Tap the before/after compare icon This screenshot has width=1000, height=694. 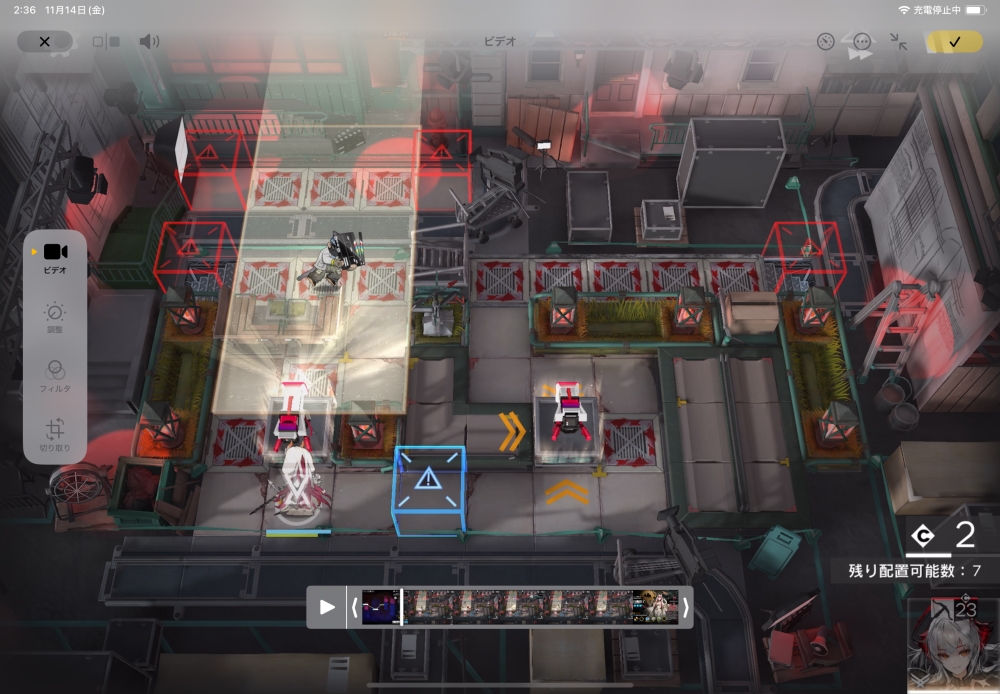point(106,42)
